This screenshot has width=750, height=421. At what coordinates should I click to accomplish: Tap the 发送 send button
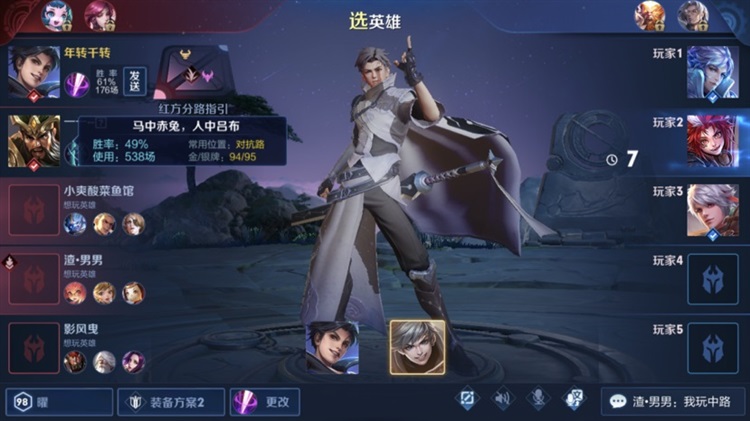tap(135, 81)
